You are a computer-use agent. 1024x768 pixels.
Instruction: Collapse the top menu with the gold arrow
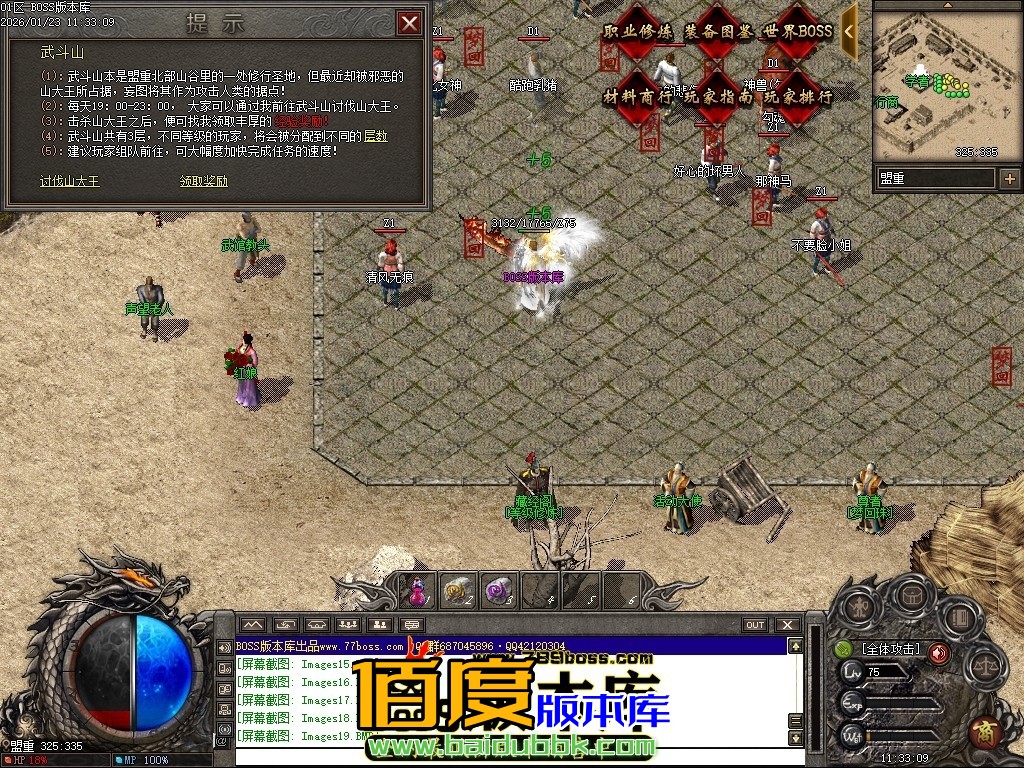(x=849, y=31)
